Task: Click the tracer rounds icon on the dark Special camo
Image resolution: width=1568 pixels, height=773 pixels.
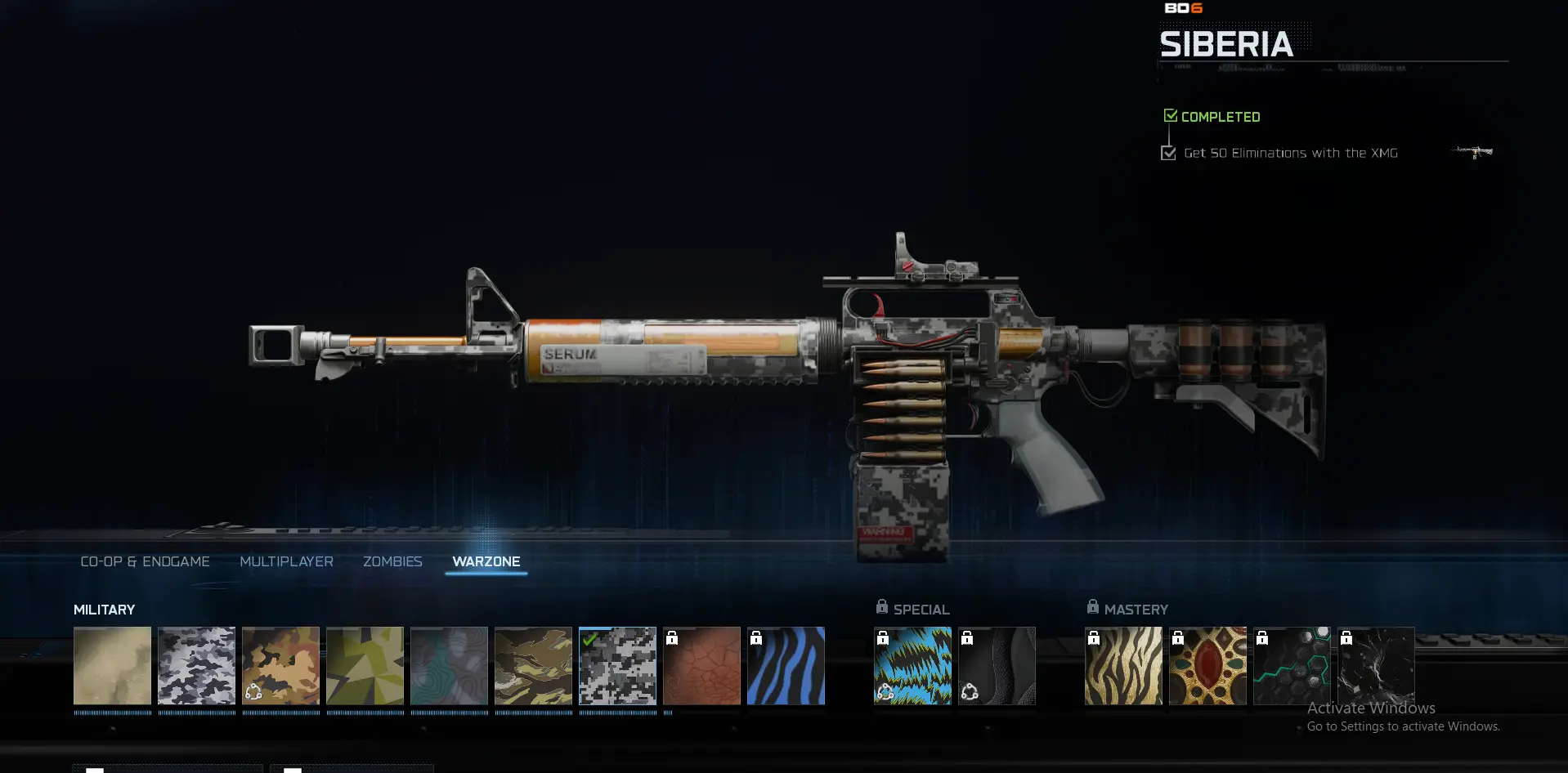Action: (x=969, y=690)
